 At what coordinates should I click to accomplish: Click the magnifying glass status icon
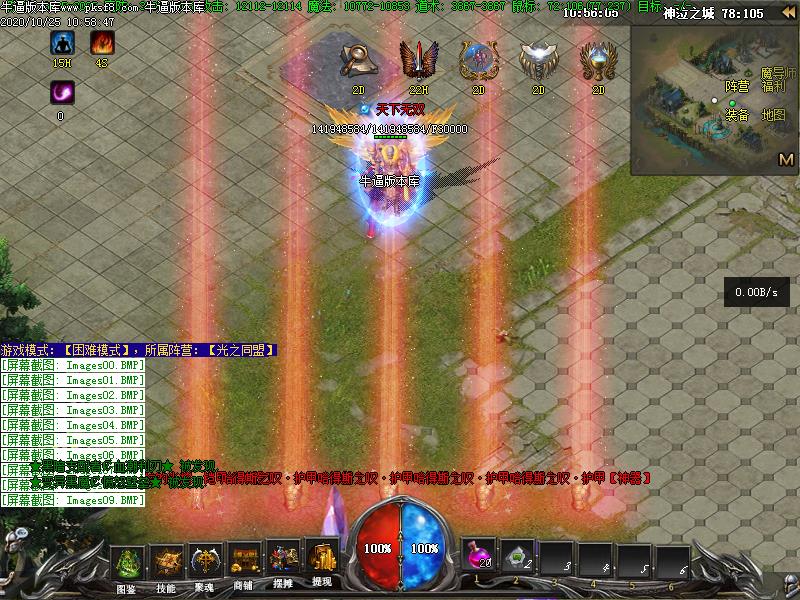[x=358, y=62]
